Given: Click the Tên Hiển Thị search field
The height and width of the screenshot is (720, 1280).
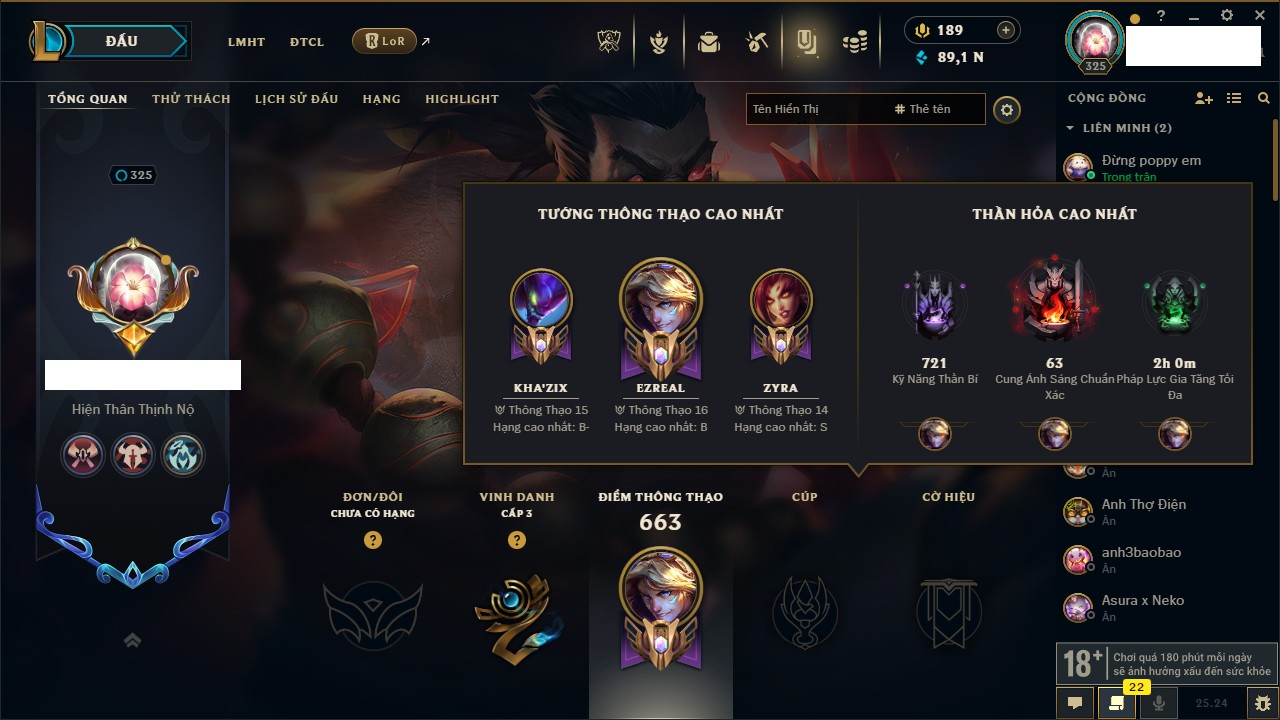Looking at the screenshot, I should (x=815, y=109).
